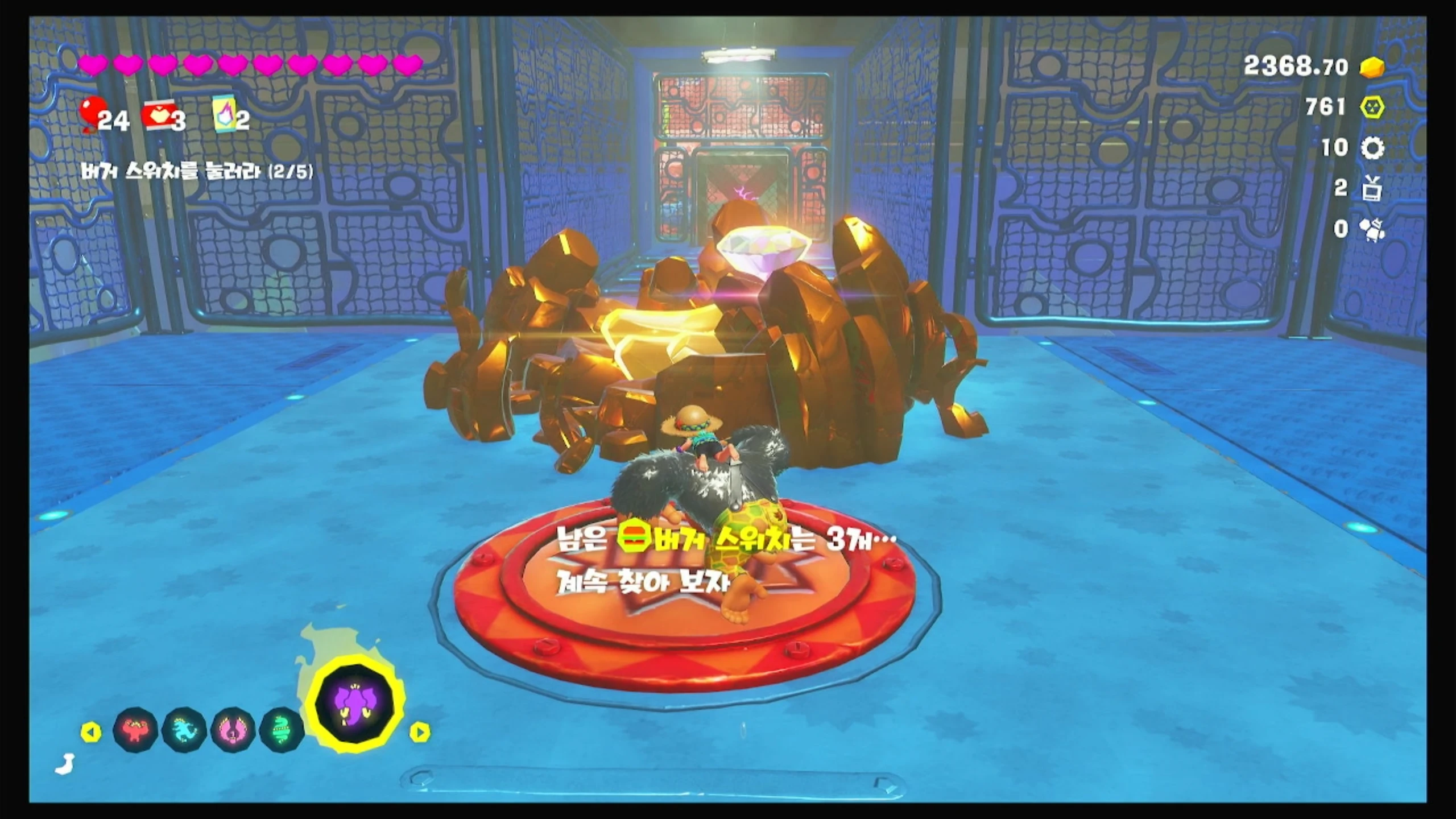Use the yellow flame juice can item
This screenshot has height=819, width=1456.
coord(224,114)
